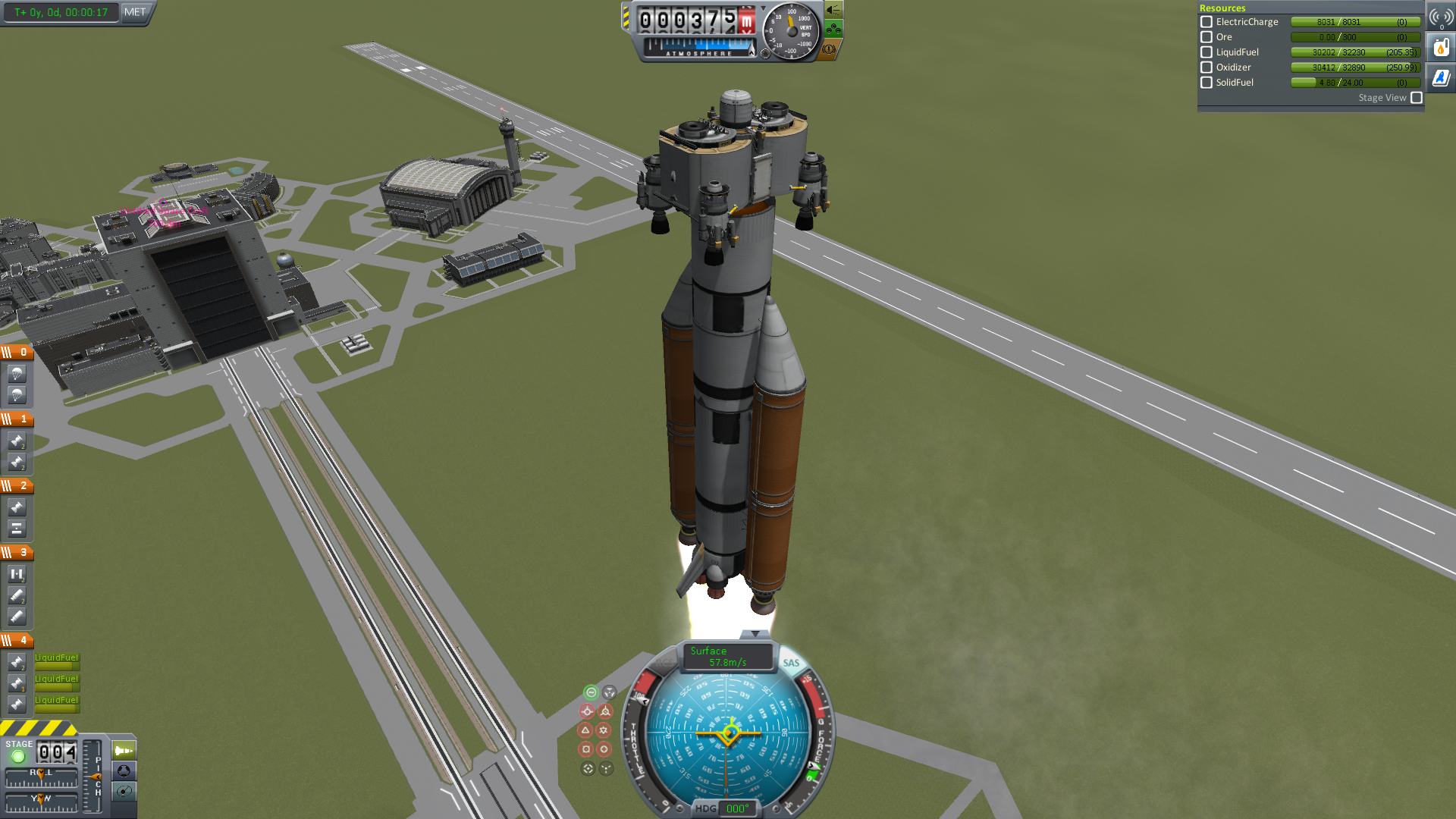1456x819 pixels.
Task: Open the orbital map view
Action: coord(124,792)
